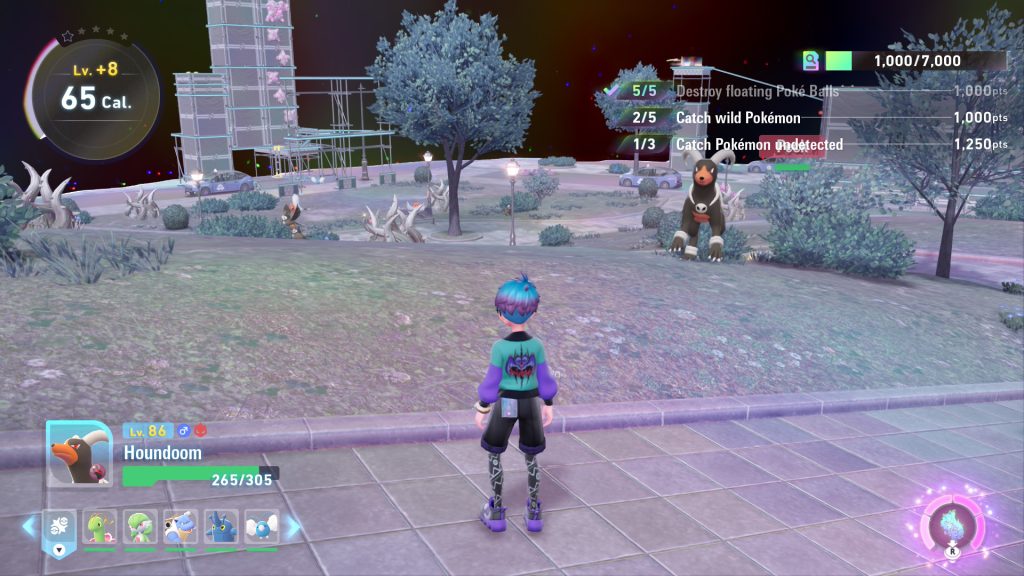The image size is (1024, 576).
Task: Select the Catch Pokémon undetected objective
Action: [x=759, y=145]
